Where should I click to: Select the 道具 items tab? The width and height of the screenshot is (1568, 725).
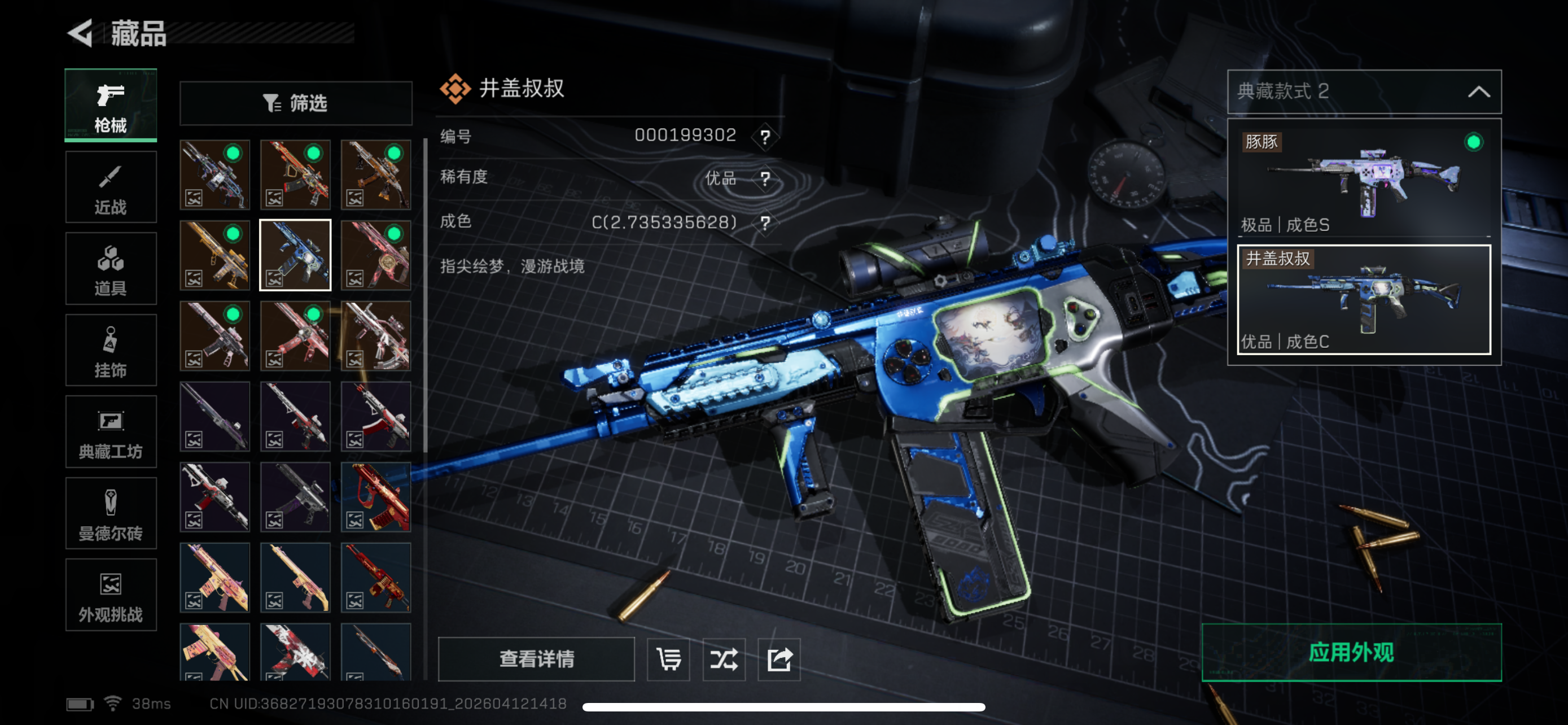(111, 268)
